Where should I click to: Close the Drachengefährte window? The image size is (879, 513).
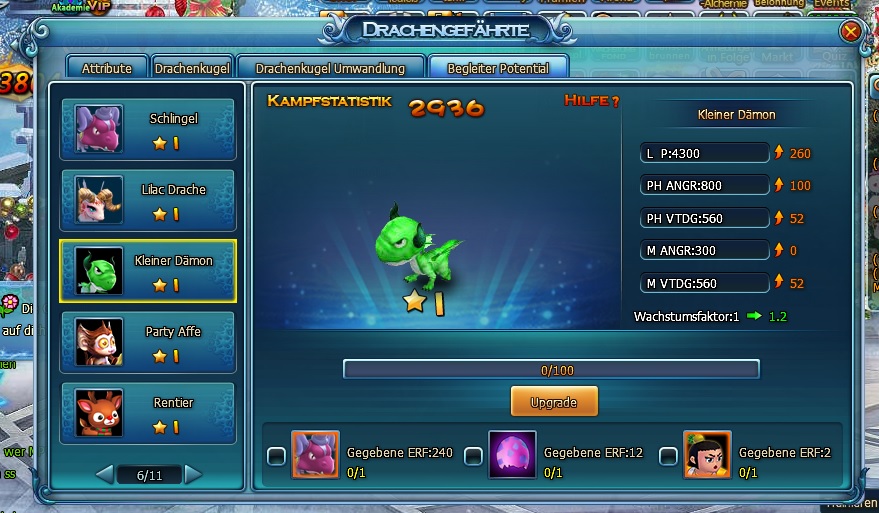pos(851,32)
